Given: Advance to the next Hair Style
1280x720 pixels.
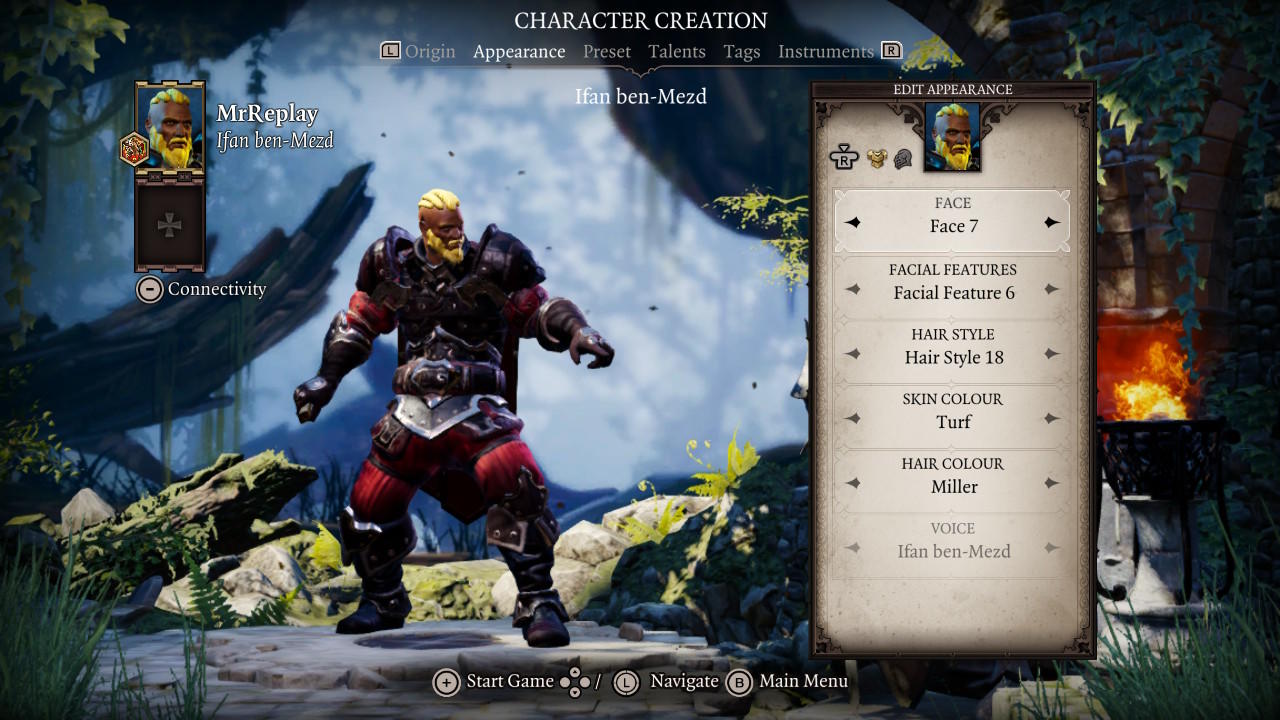Looking at the screenshot, I should 1051,354.
